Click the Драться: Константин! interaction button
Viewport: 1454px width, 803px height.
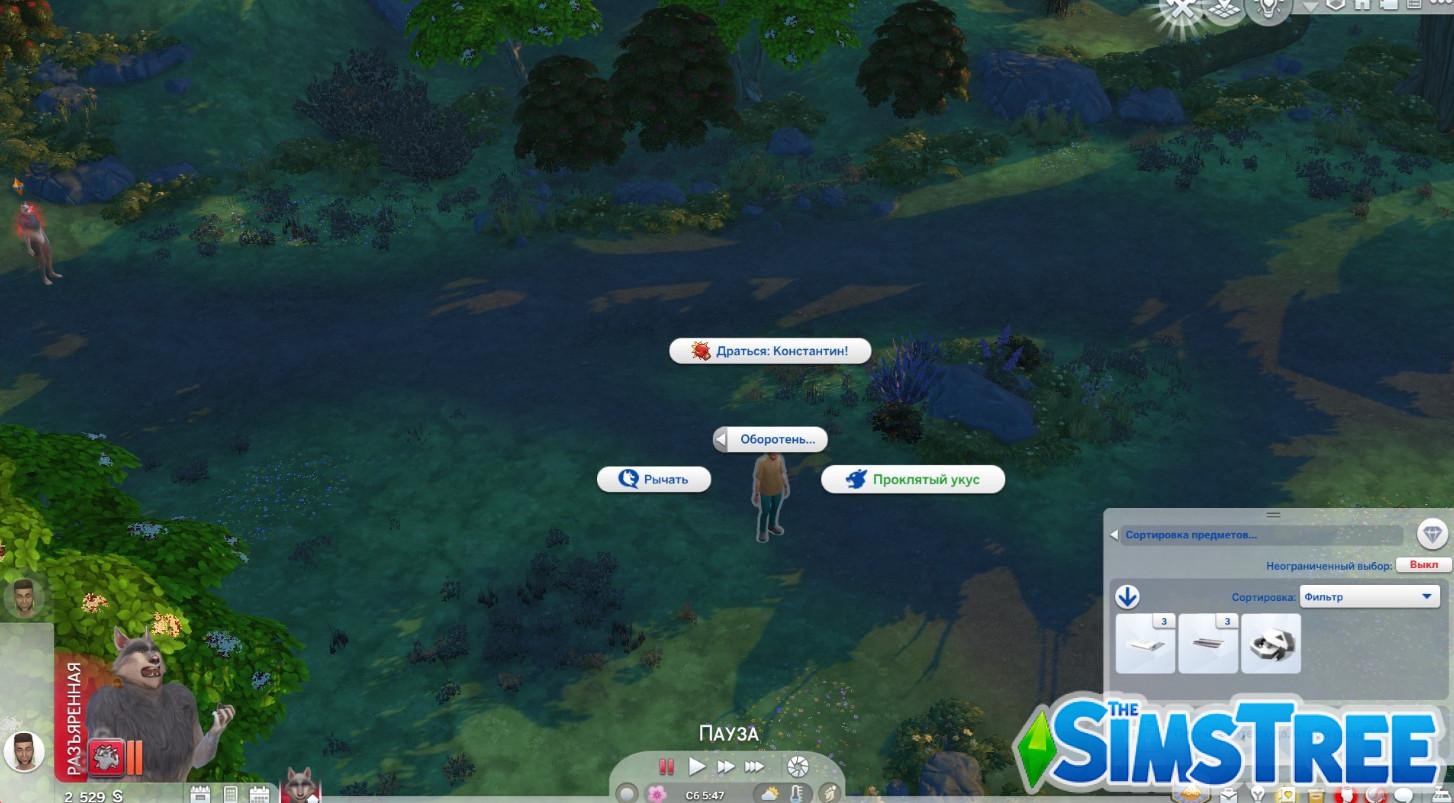coord(771,350)
